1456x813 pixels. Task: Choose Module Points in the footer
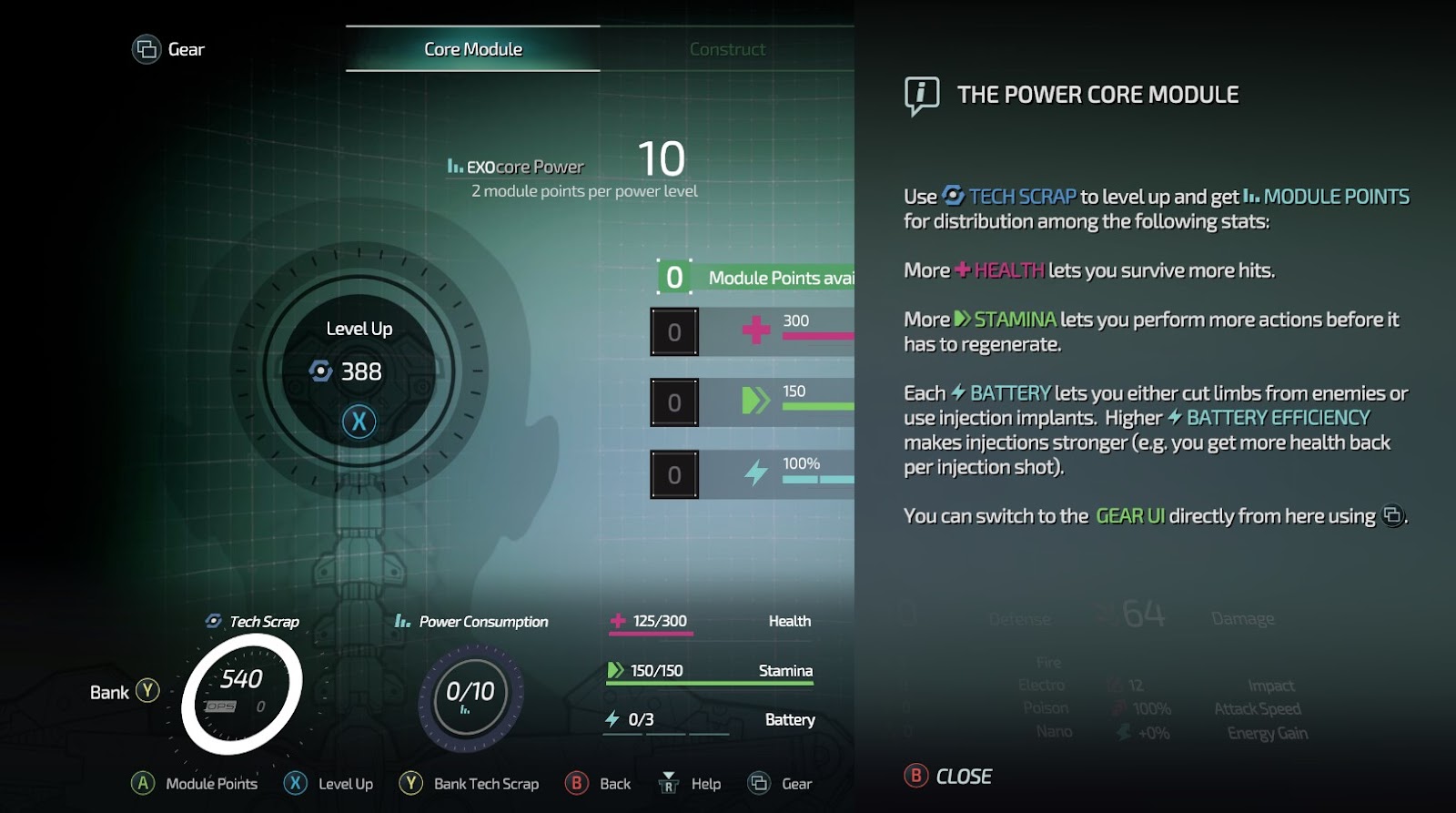pos(195,784)
